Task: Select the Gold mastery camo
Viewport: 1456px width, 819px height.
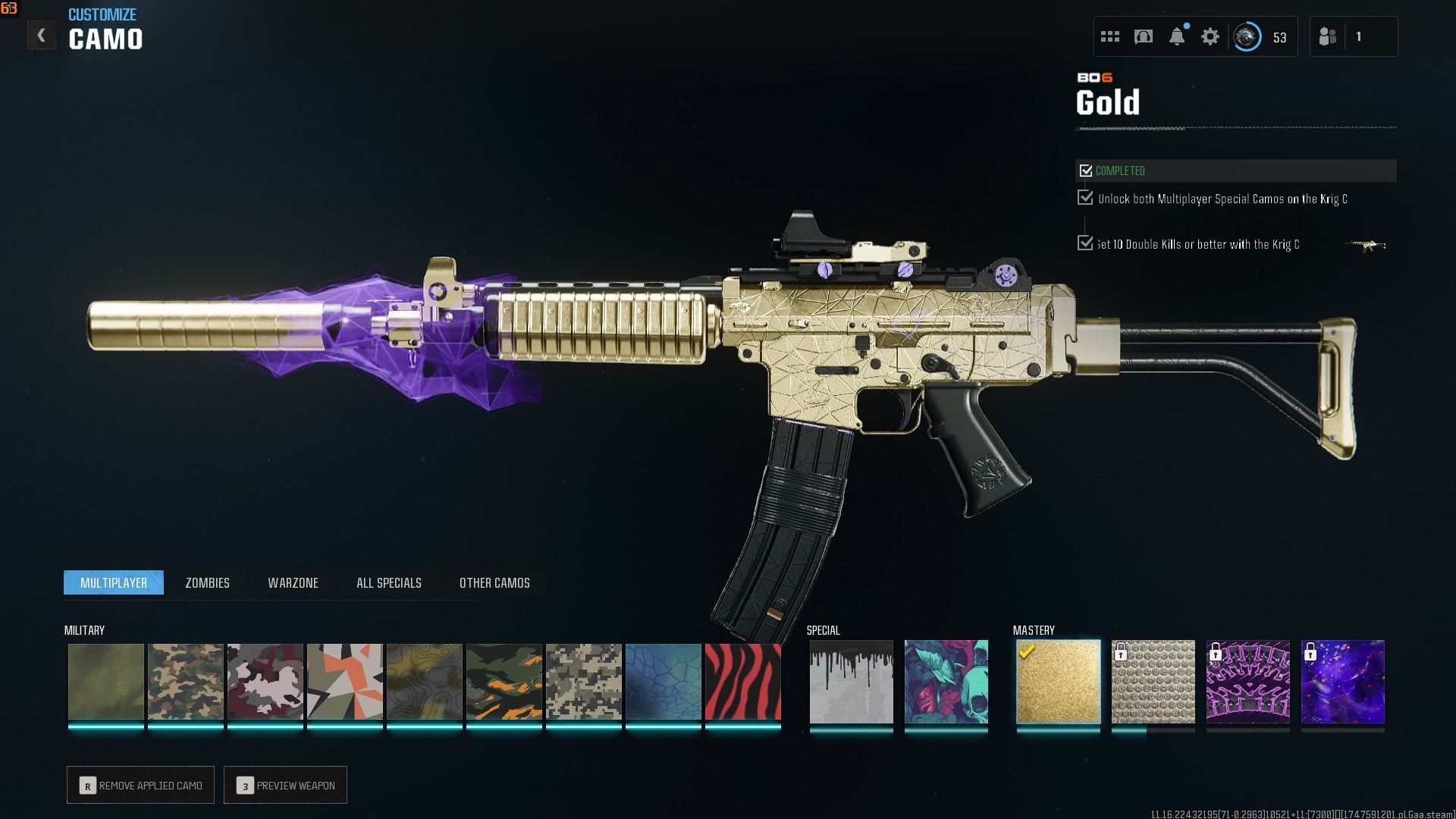Action: point(1058,682)
